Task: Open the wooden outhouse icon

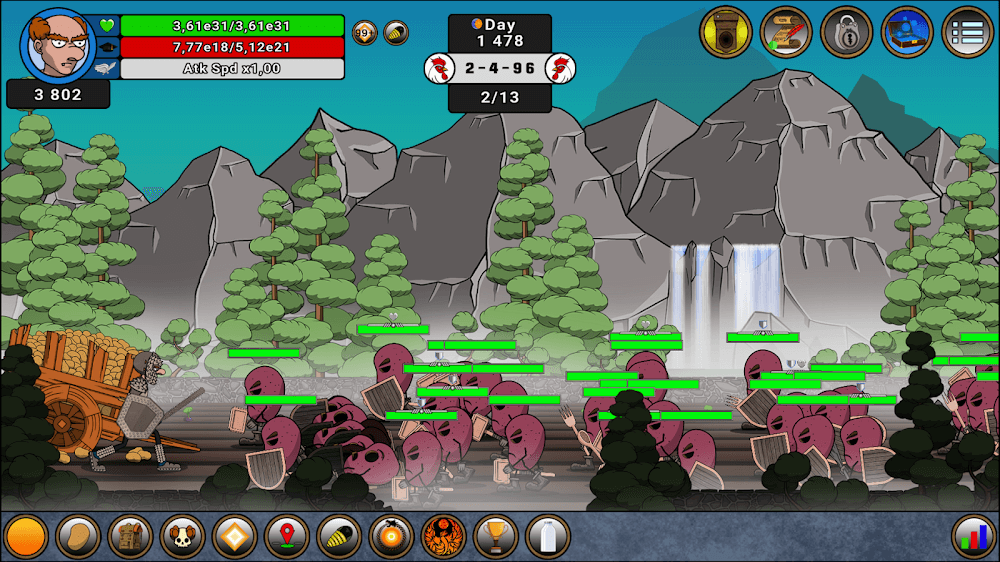Action: [x=725, y=32]
